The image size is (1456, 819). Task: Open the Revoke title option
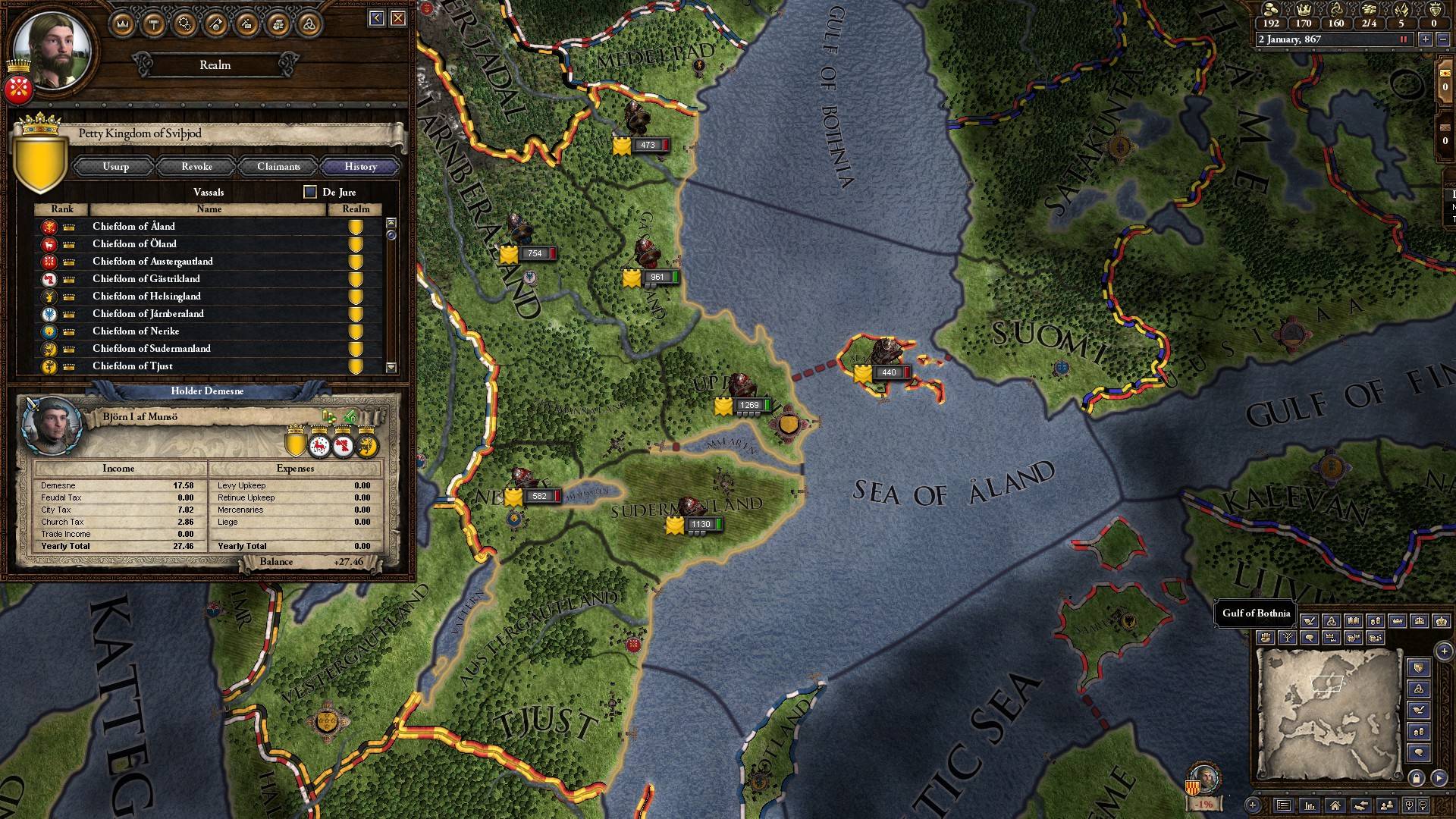(x=197, y=167)
